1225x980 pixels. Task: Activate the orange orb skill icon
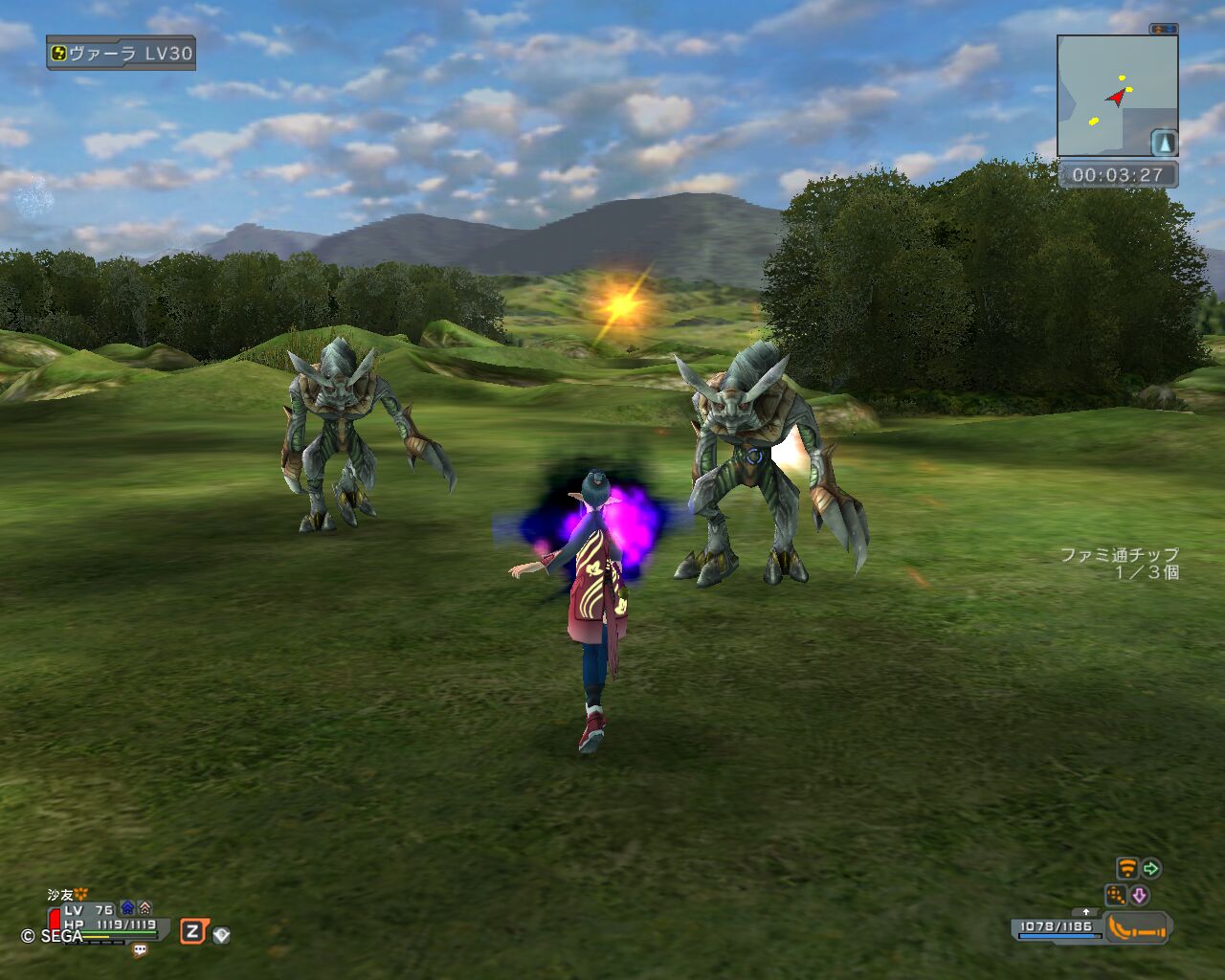(x=1116, y=895)
